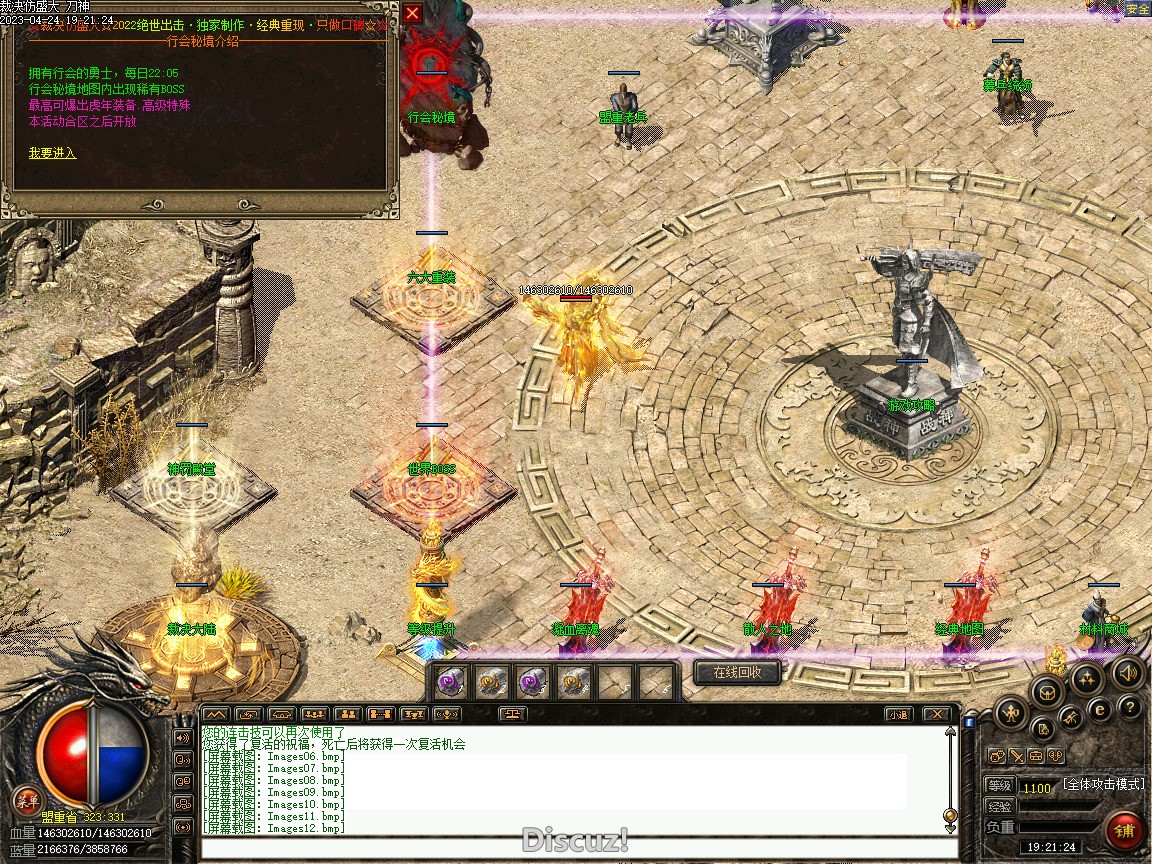Image resolution: width=1152 pixels, height=864 pixels.
Task: Click the round 'e' button
Action: pos(1099,710)
